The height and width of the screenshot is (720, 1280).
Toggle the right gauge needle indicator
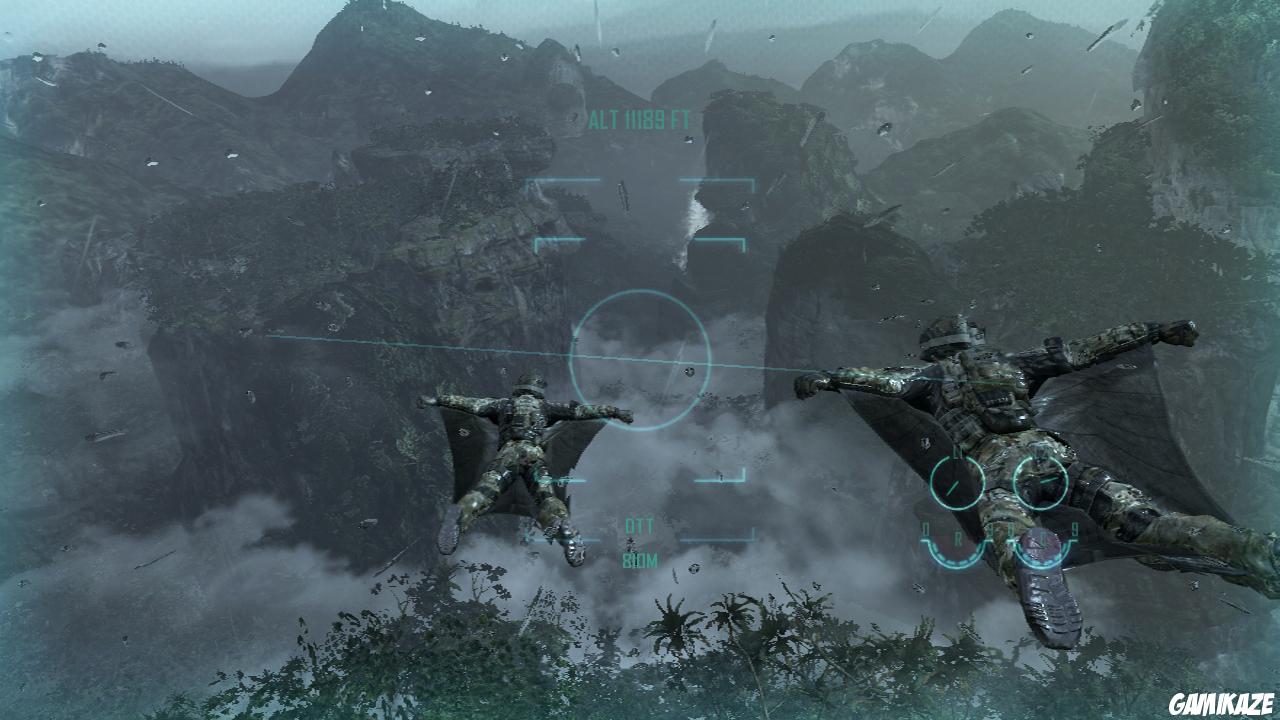click(x=1048, y=480)
